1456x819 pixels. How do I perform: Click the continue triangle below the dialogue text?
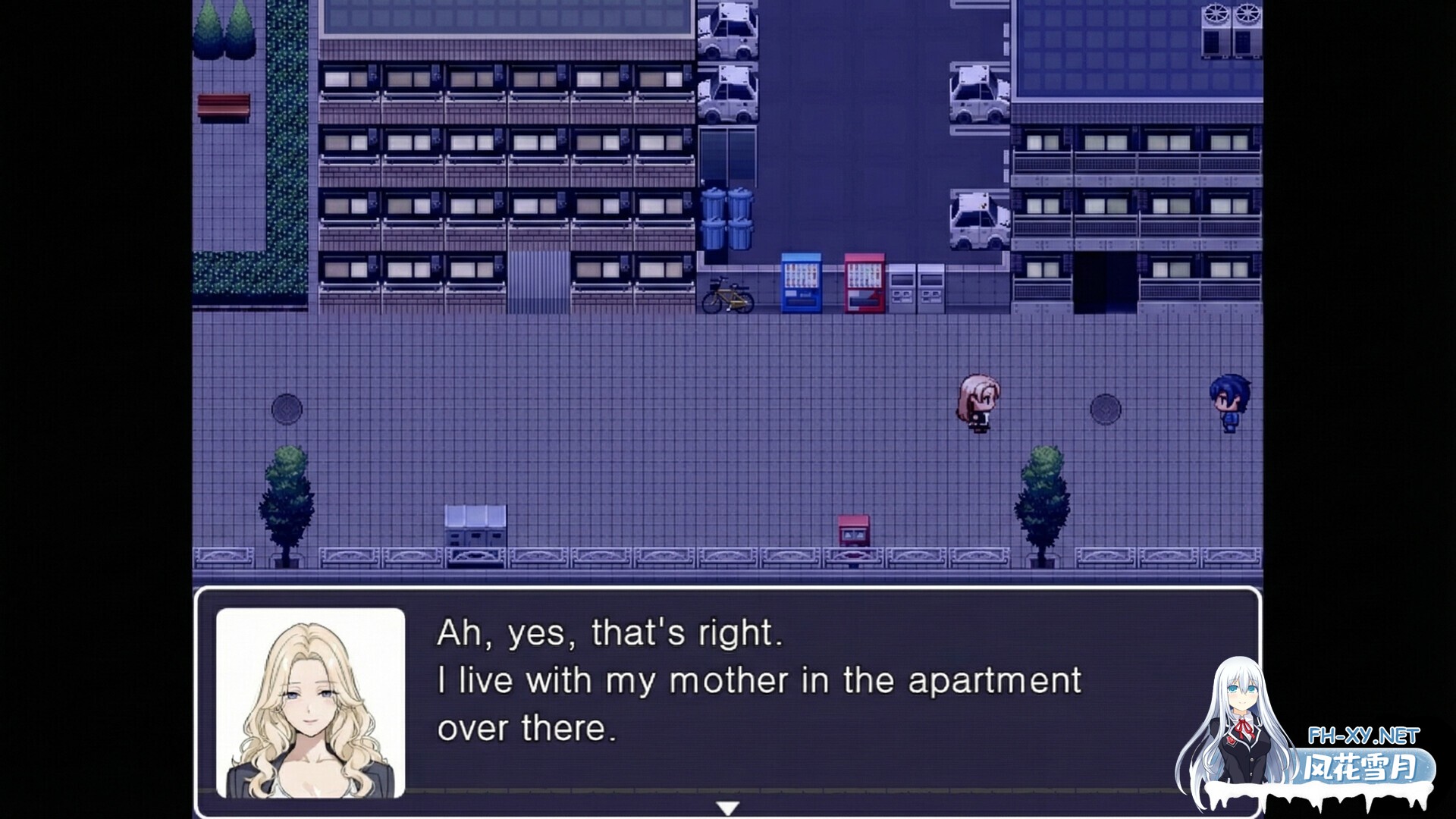point(728,808)
